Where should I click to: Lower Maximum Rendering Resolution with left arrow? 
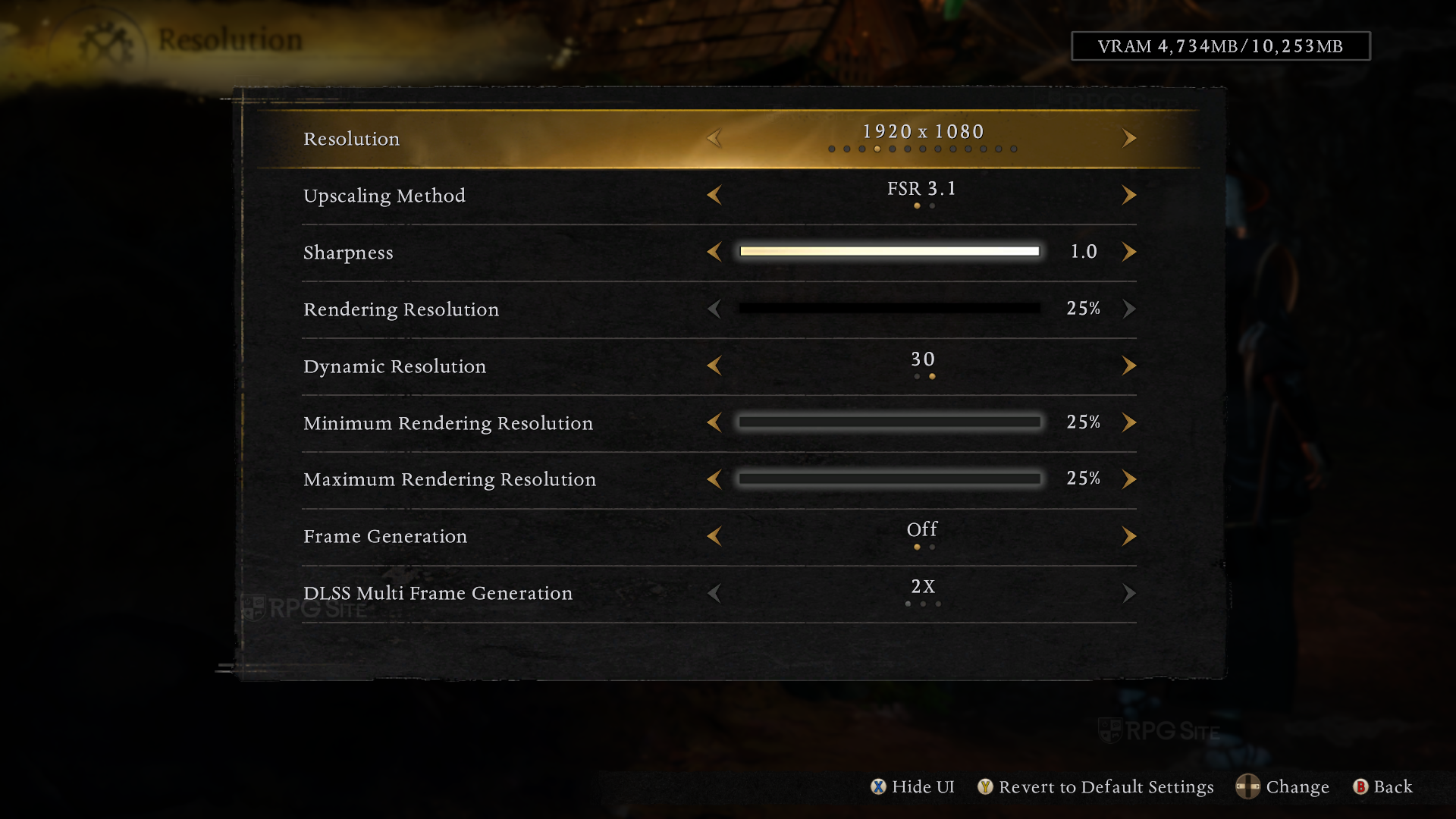click(714, 479)
